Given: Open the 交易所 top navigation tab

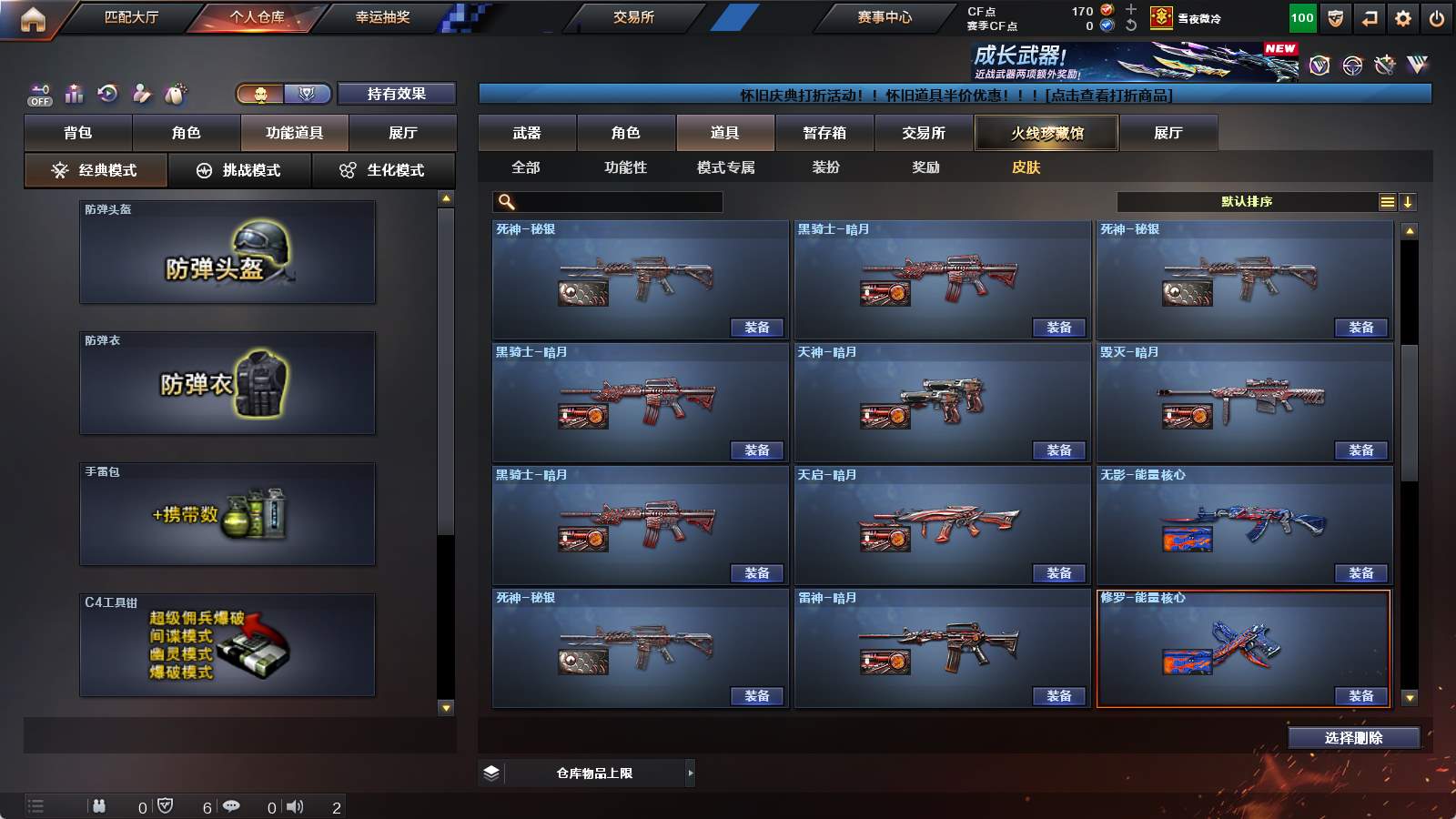Looking at the screenshot, I should [x=633, y=17].
